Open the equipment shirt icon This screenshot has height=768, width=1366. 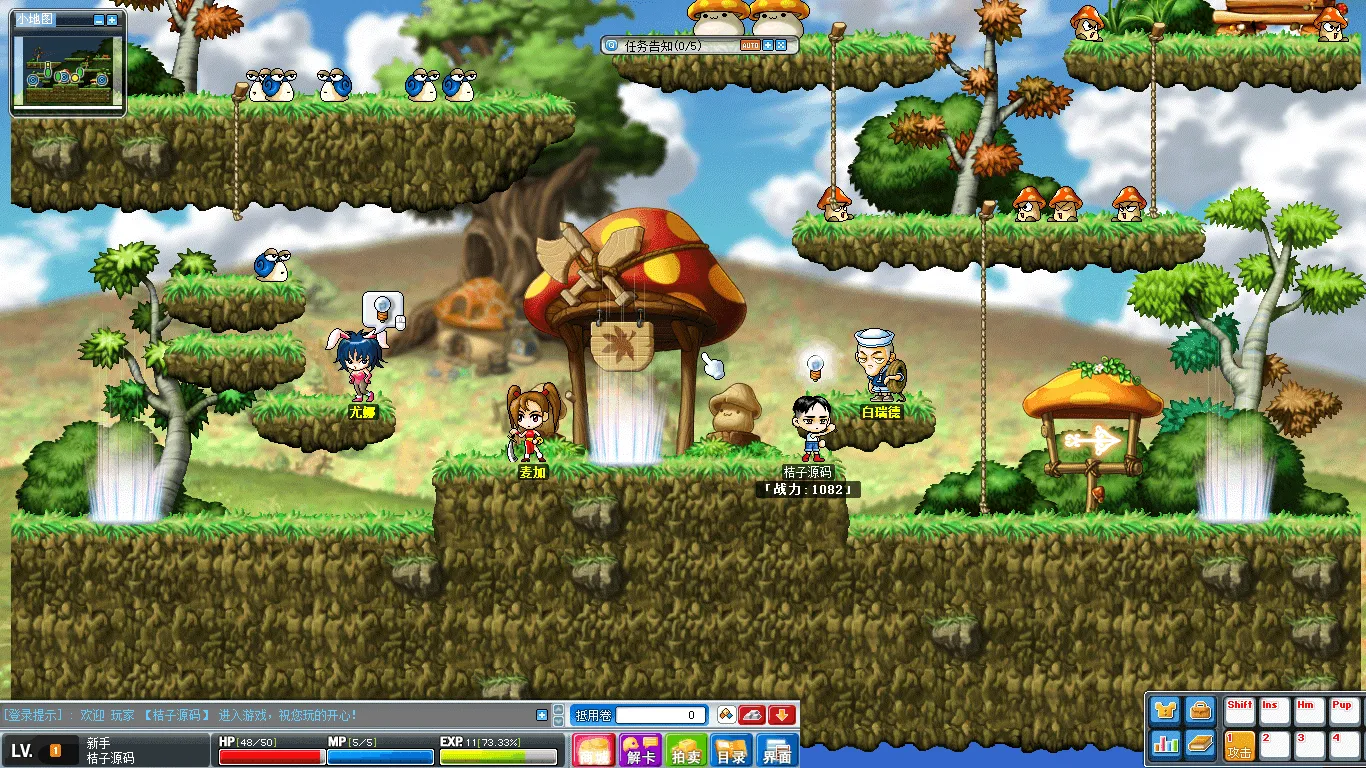coord(1165,710)
